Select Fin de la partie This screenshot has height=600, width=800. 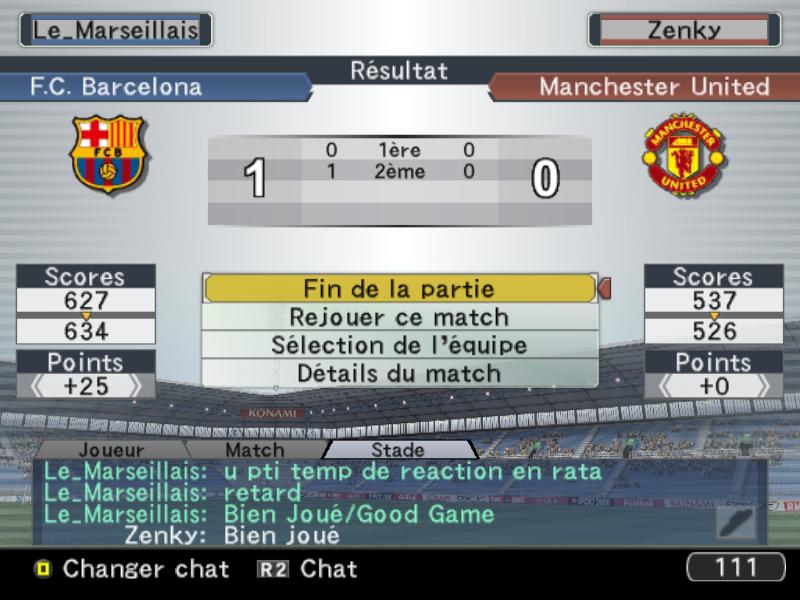tap(400, 289)
